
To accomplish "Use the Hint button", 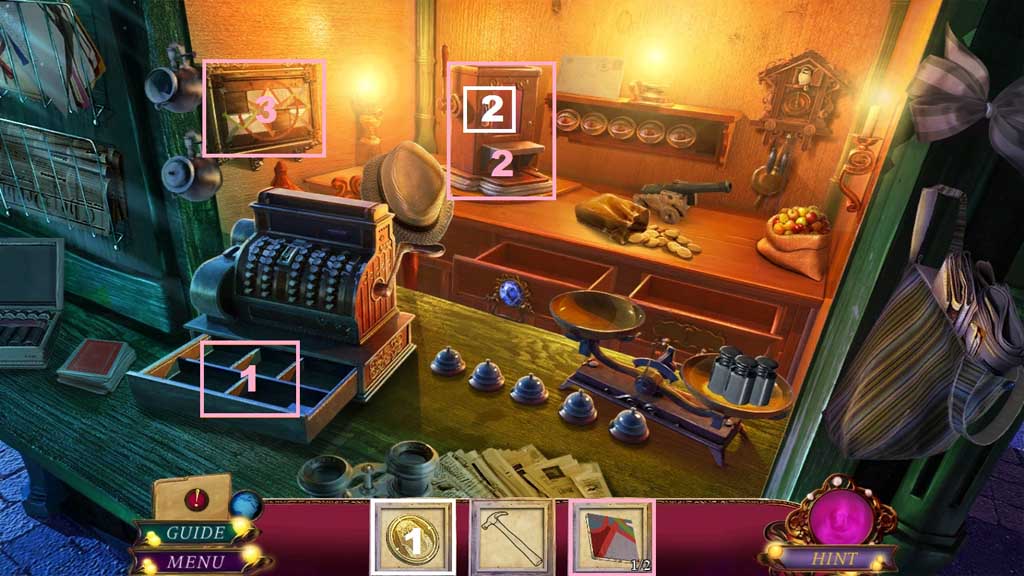I will tap(833, 558).
